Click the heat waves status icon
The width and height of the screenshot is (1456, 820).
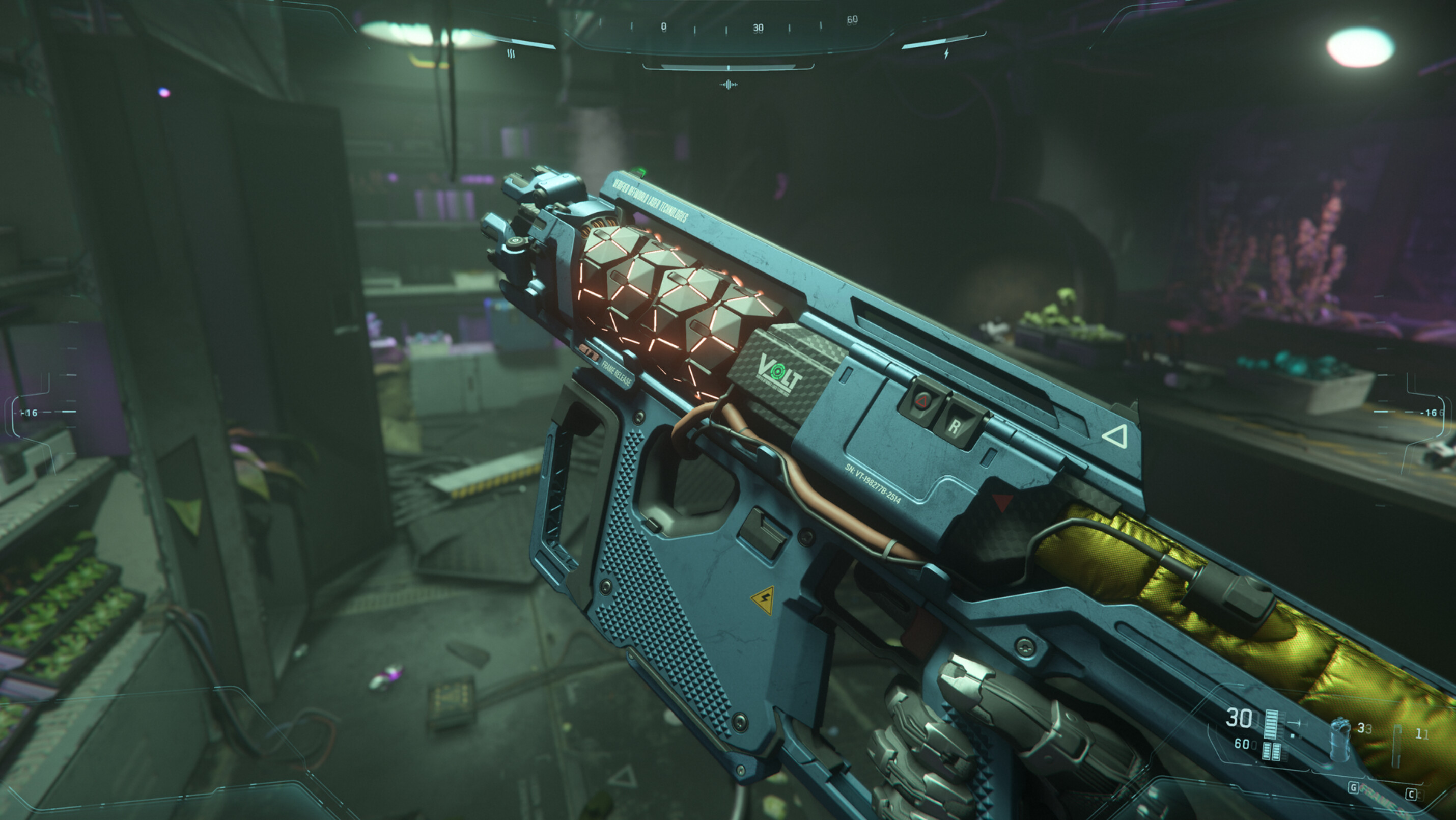tap(511, 53)
